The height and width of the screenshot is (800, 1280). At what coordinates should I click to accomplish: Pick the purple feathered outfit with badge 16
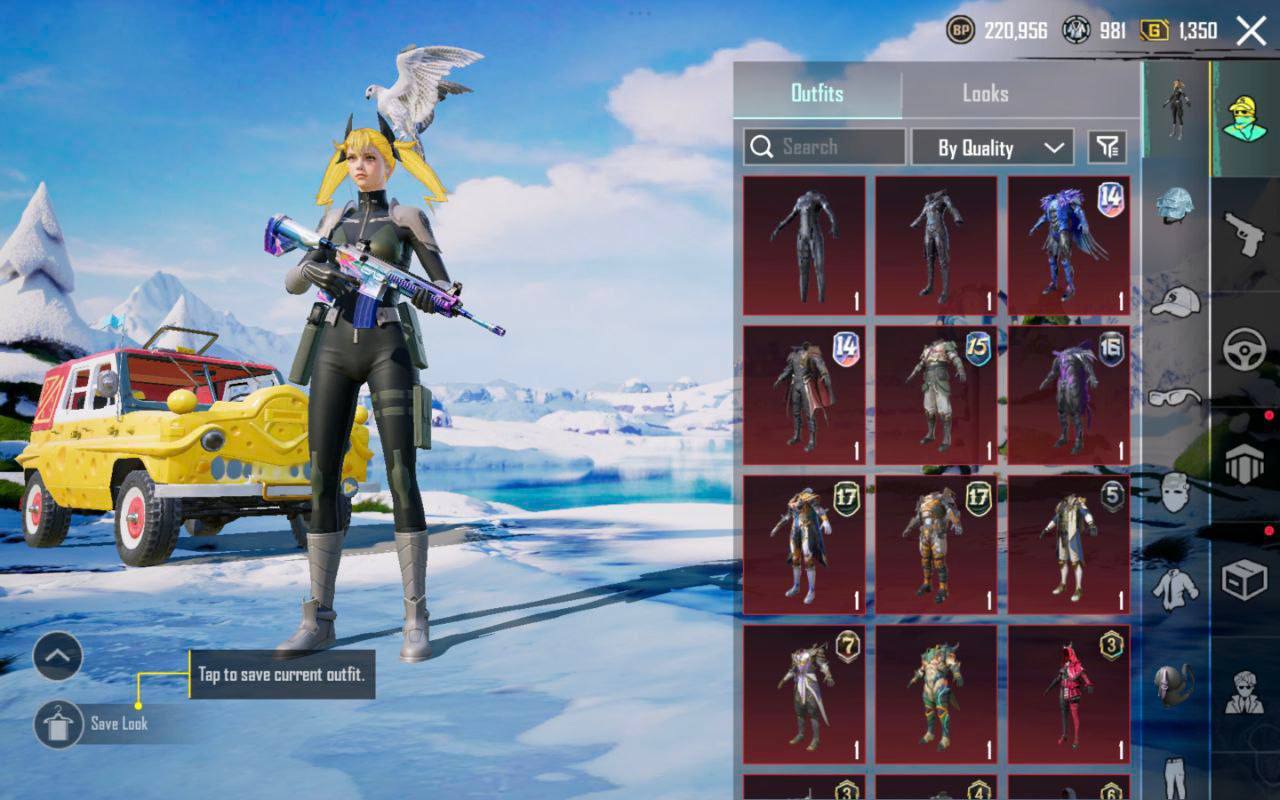[1068, 395]
